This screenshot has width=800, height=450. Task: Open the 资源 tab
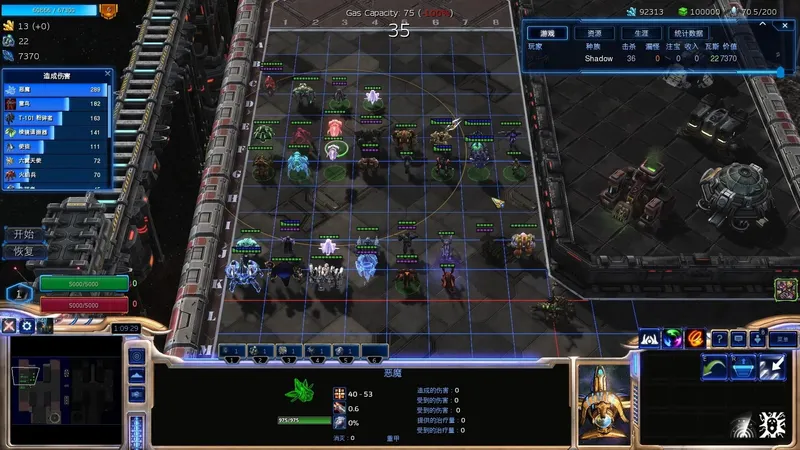point(595,33)
